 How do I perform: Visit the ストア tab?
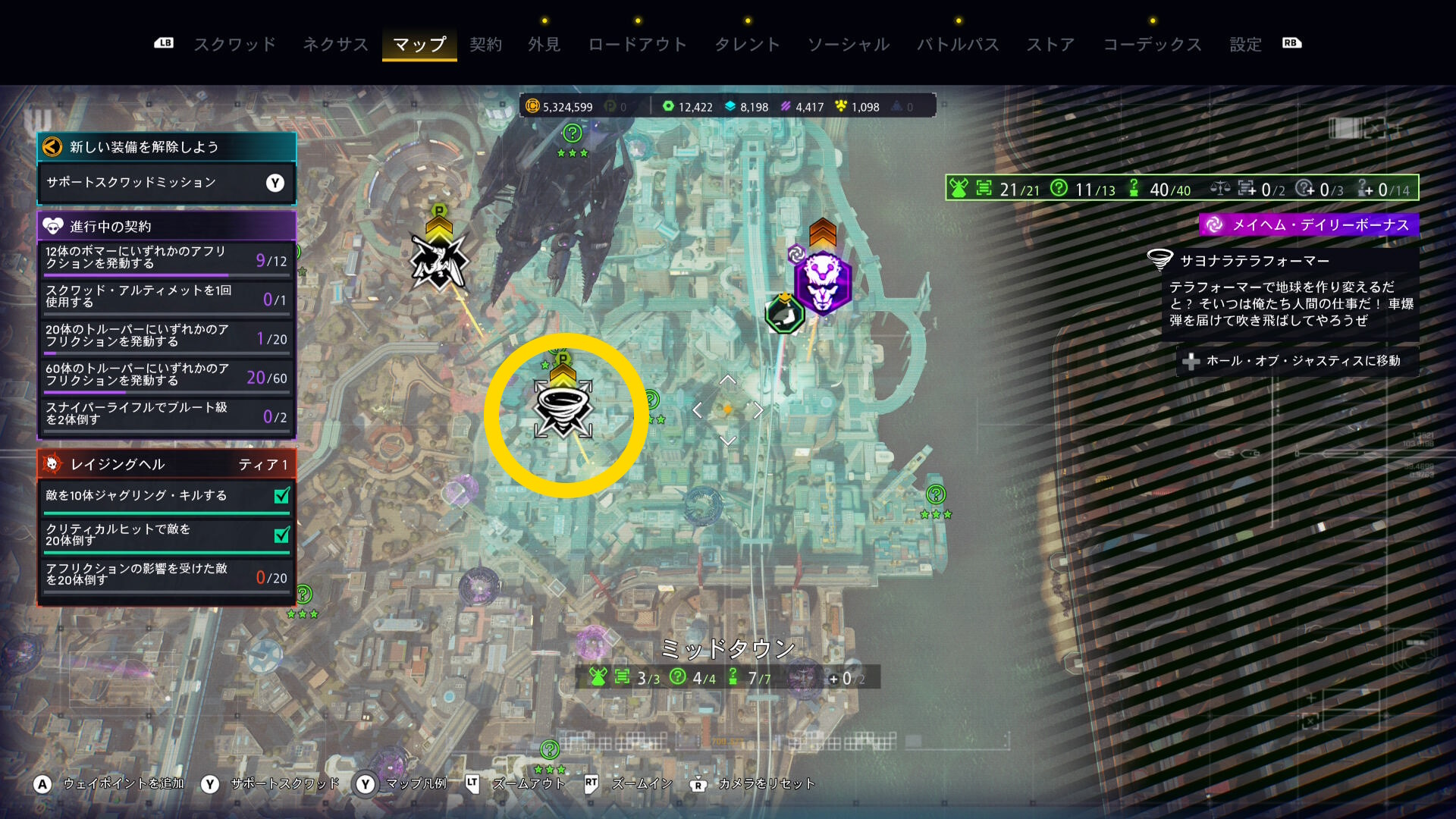[x=1050, y=44]
